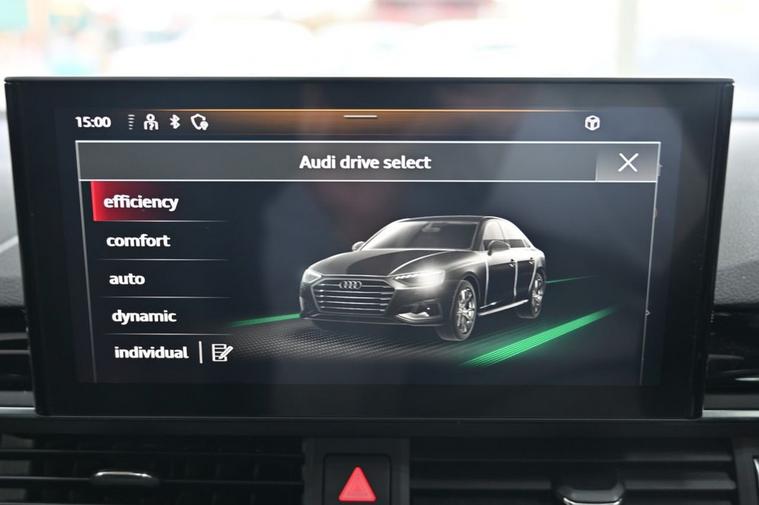Activate the dynamic drive mode
The width and height of the screenshot is (759, 505).
[144, 316]
